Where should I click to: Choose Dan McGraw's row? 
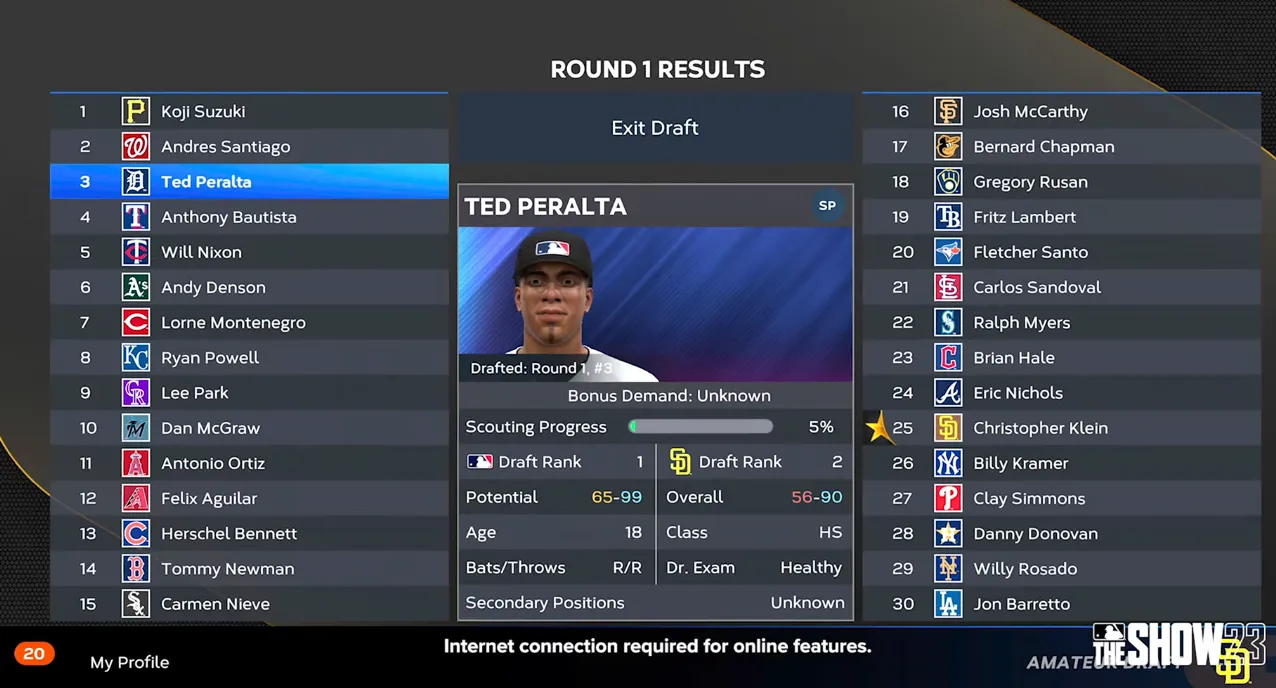(249, 428)
